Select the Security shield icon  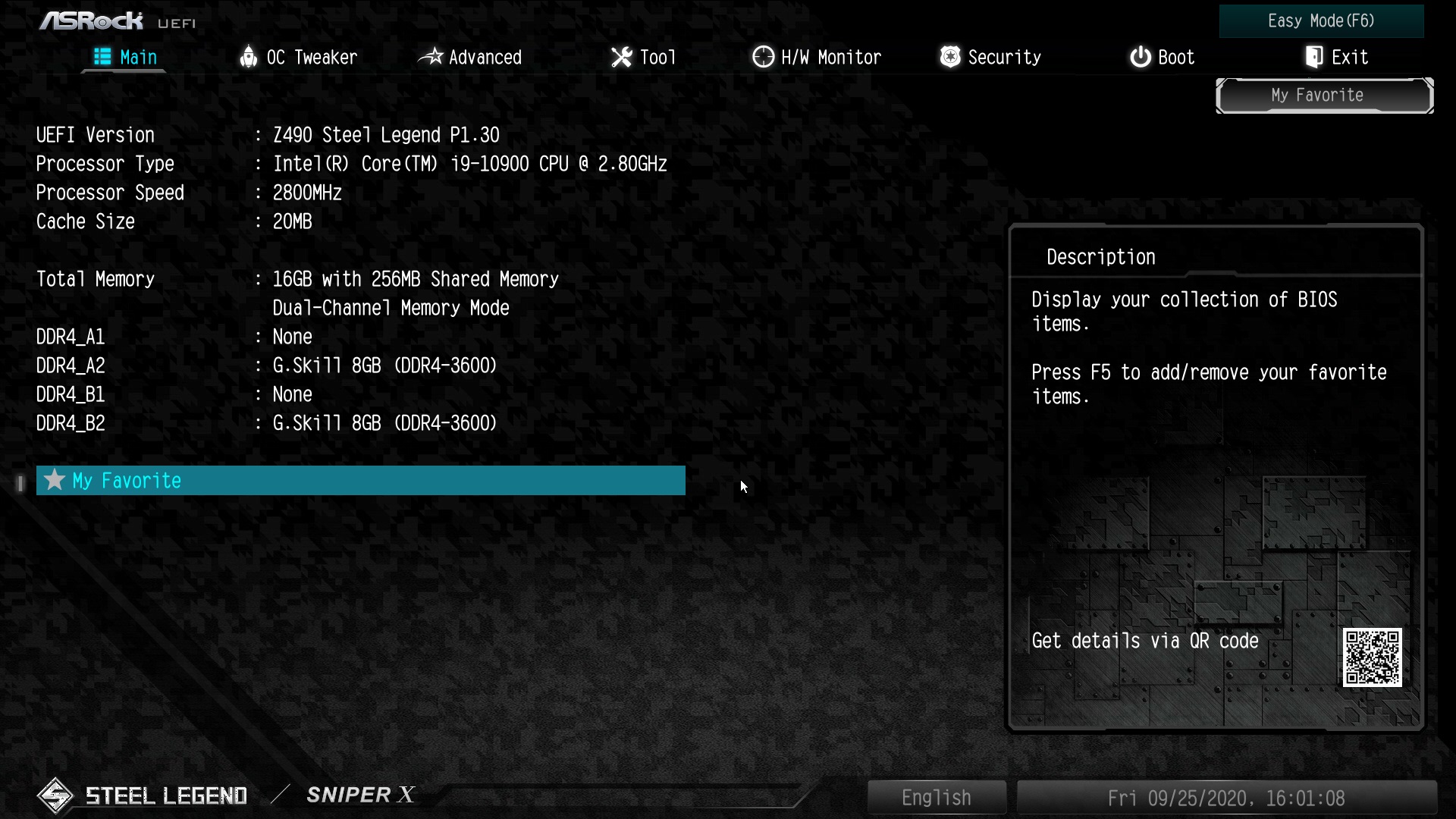(951, 57)
